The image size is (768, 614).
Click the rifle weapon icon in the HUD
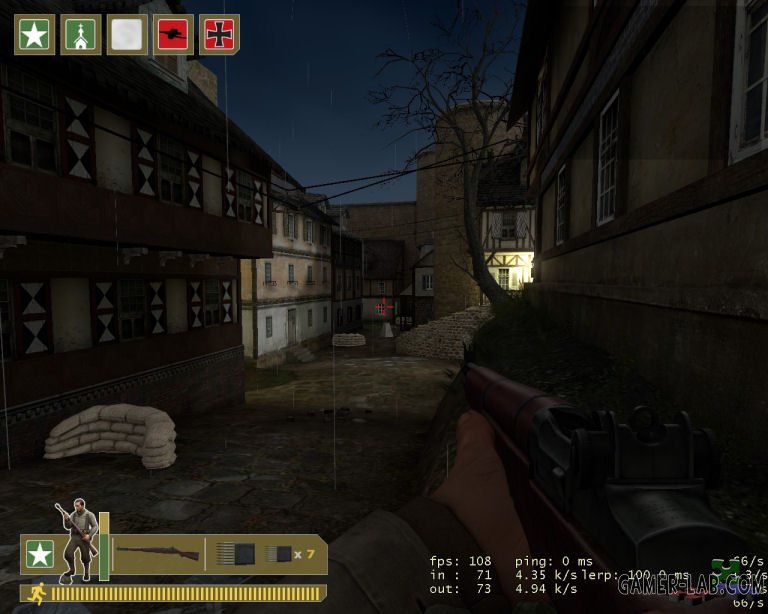tap(156, 553)
